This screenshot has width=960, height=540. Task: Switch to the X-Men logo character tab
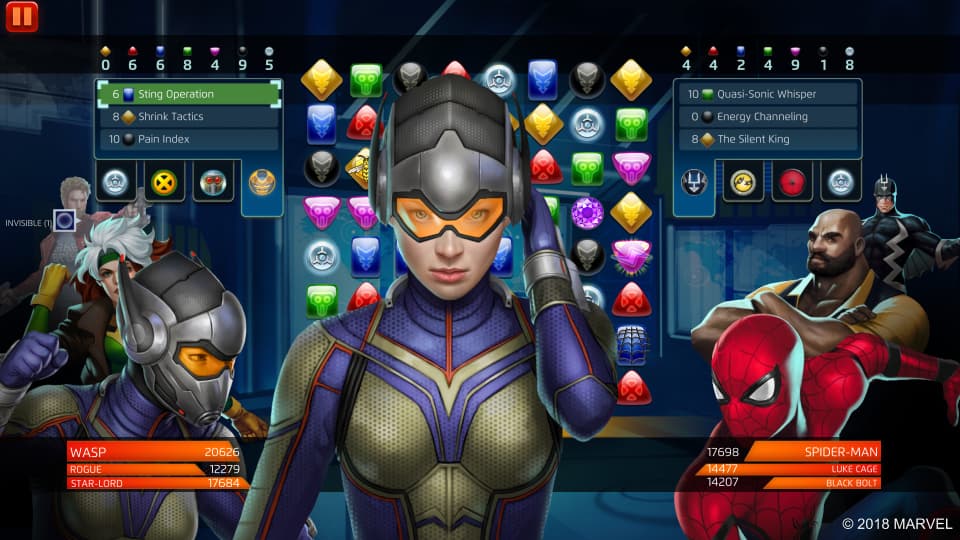click(x=163, y=182)
